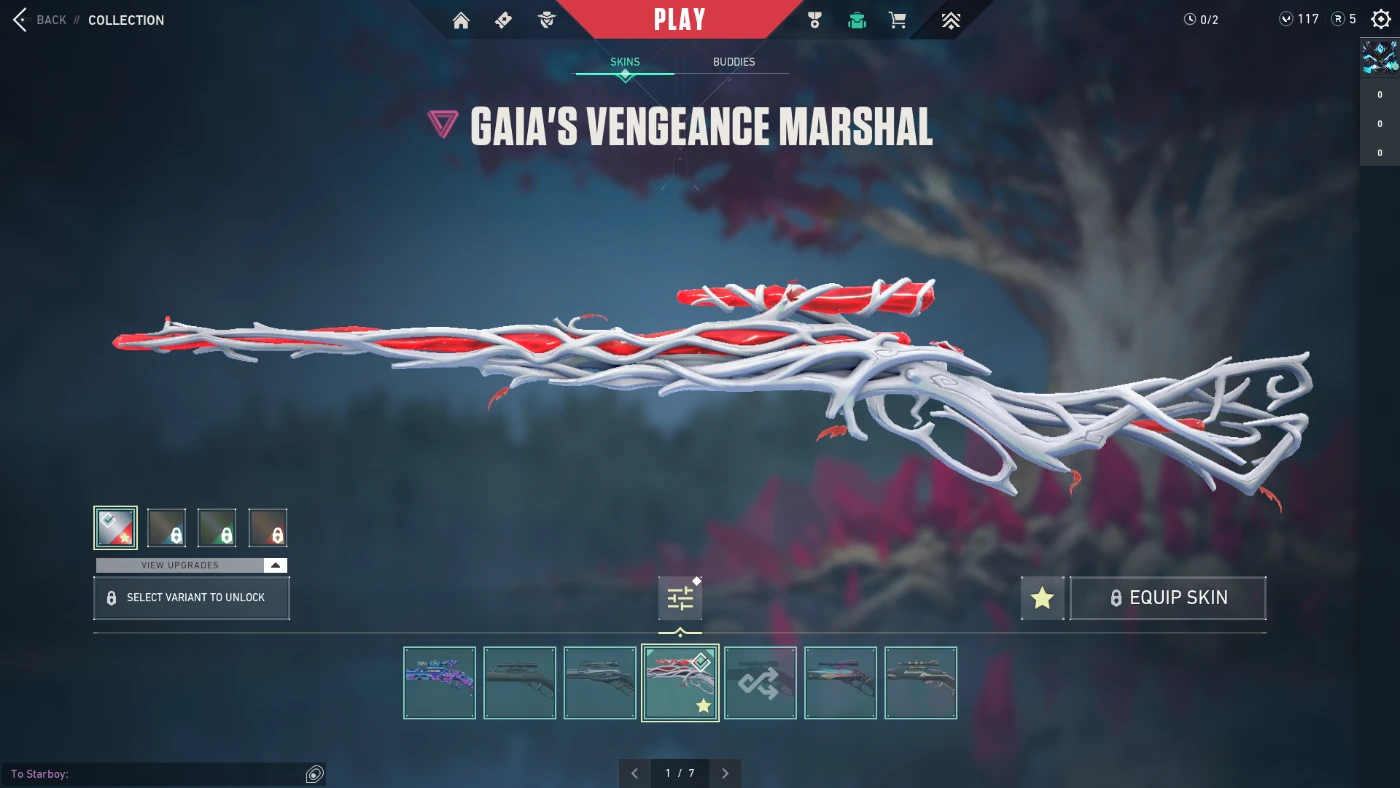Choose the locked blue variant swatch

[166, 528]
